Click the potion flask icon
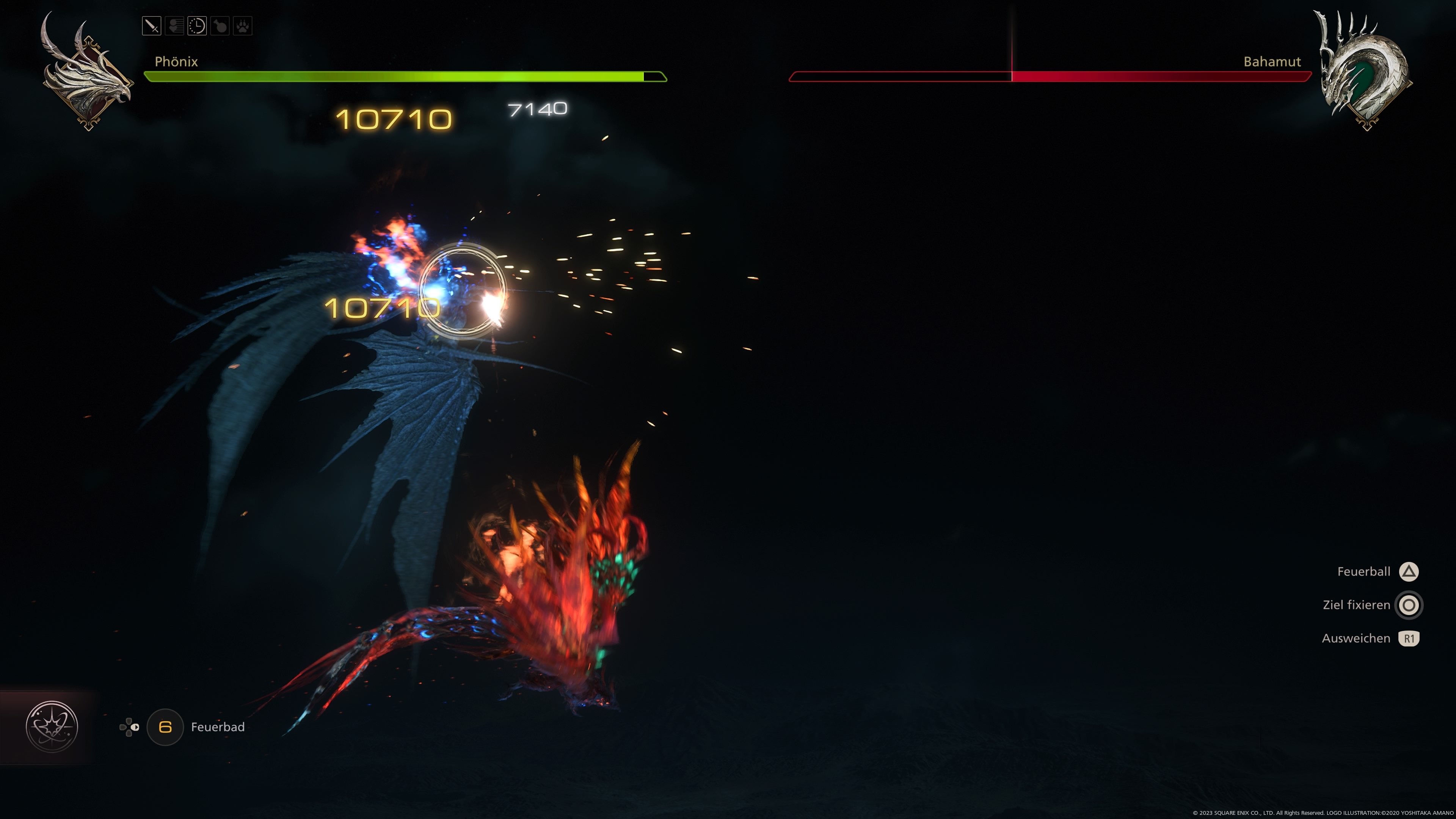Screen dimensions: 1456x819 pos(220,27)
